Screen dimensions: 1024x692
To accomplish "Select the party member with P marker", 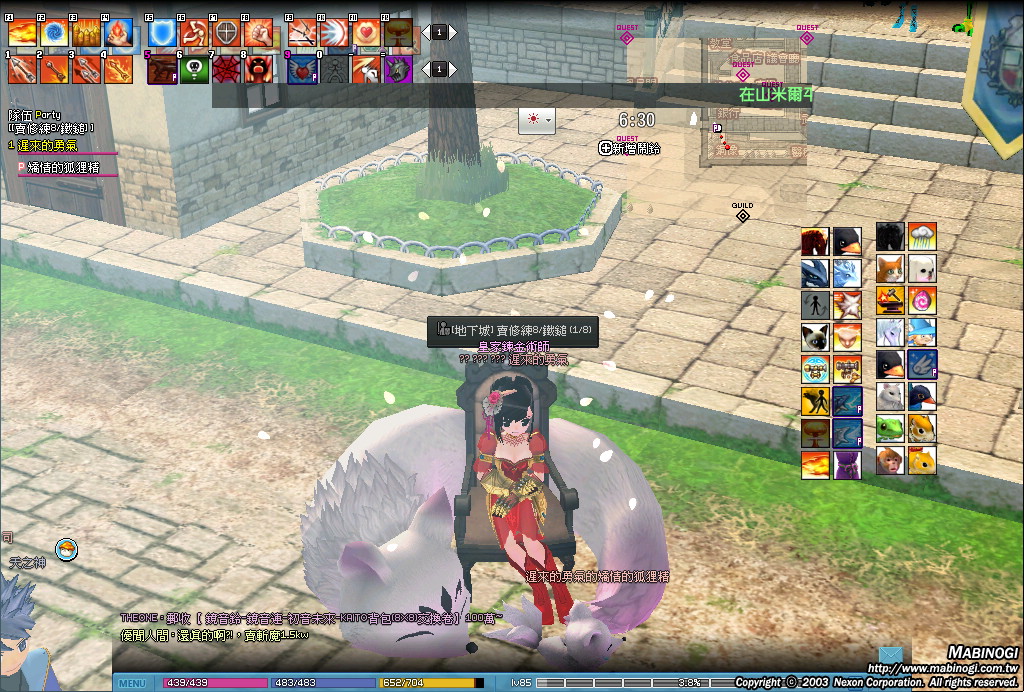I will click(x=68, y=167).
